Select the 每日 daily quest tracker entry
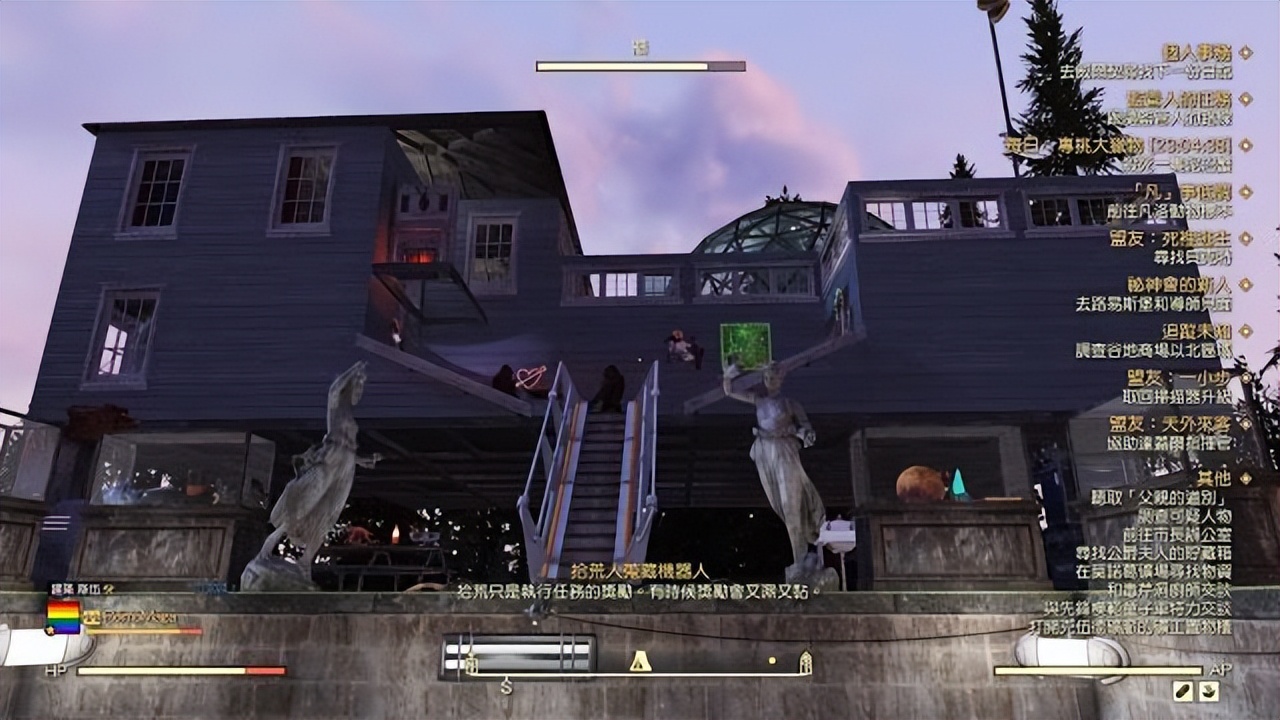 [1118, 145]
